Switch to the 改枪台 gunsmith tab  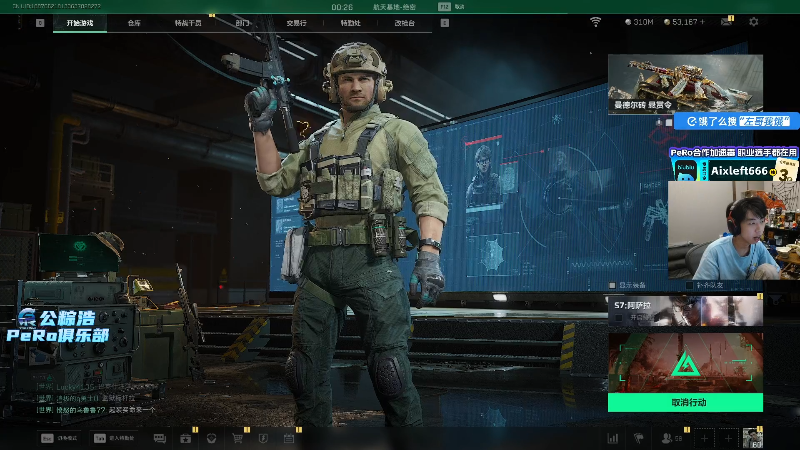point(404,22)
